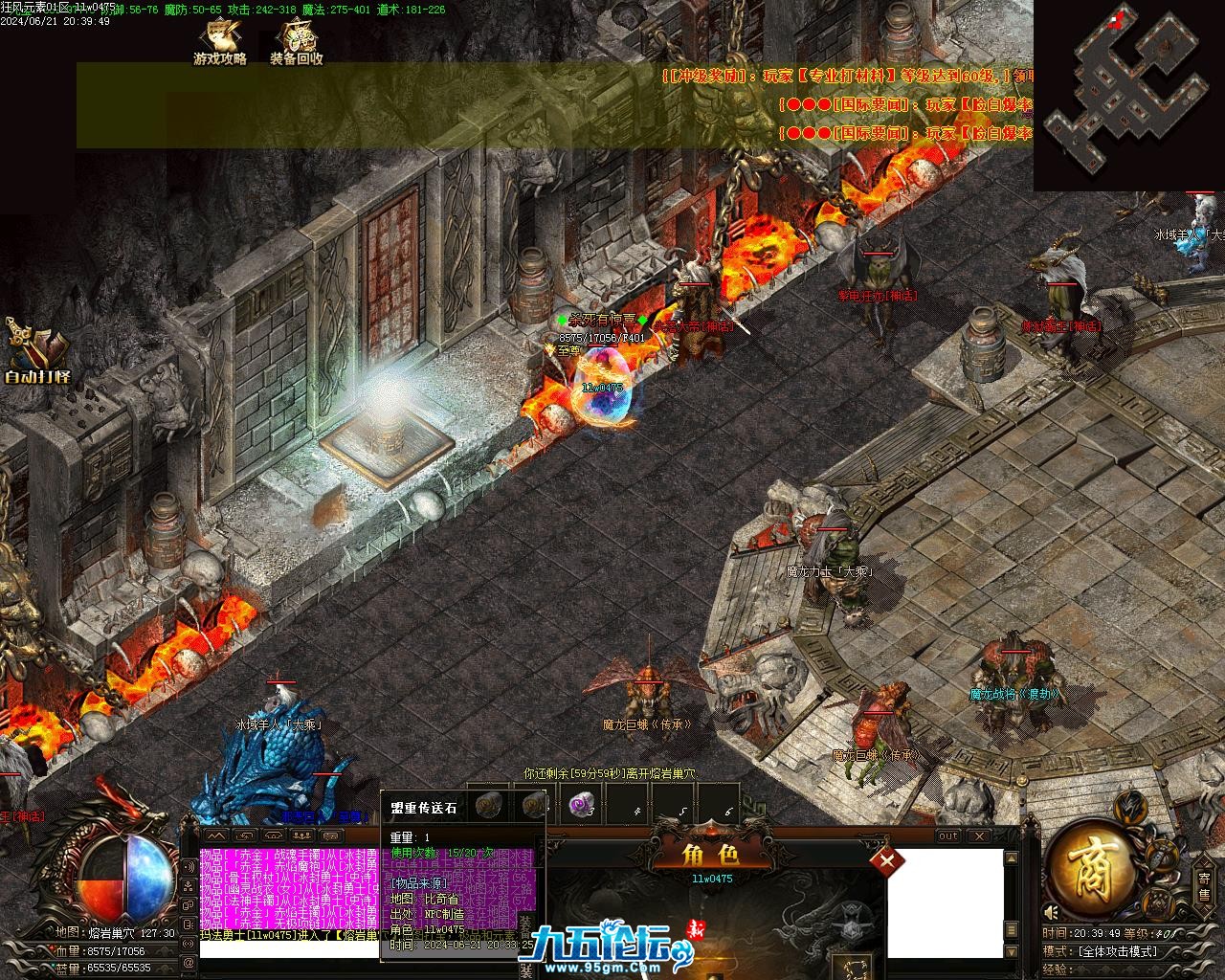Open the 游戏攻略 game guide

pos(220,42)
